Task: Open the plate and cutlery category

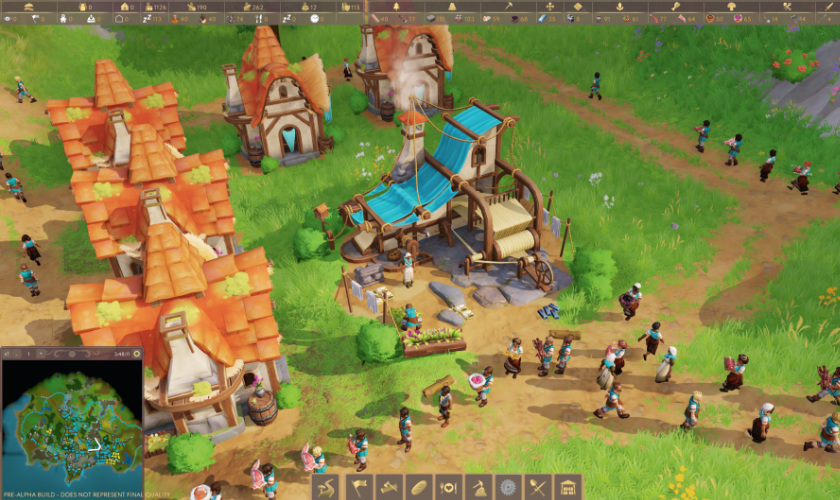Action: click(447, 487)
